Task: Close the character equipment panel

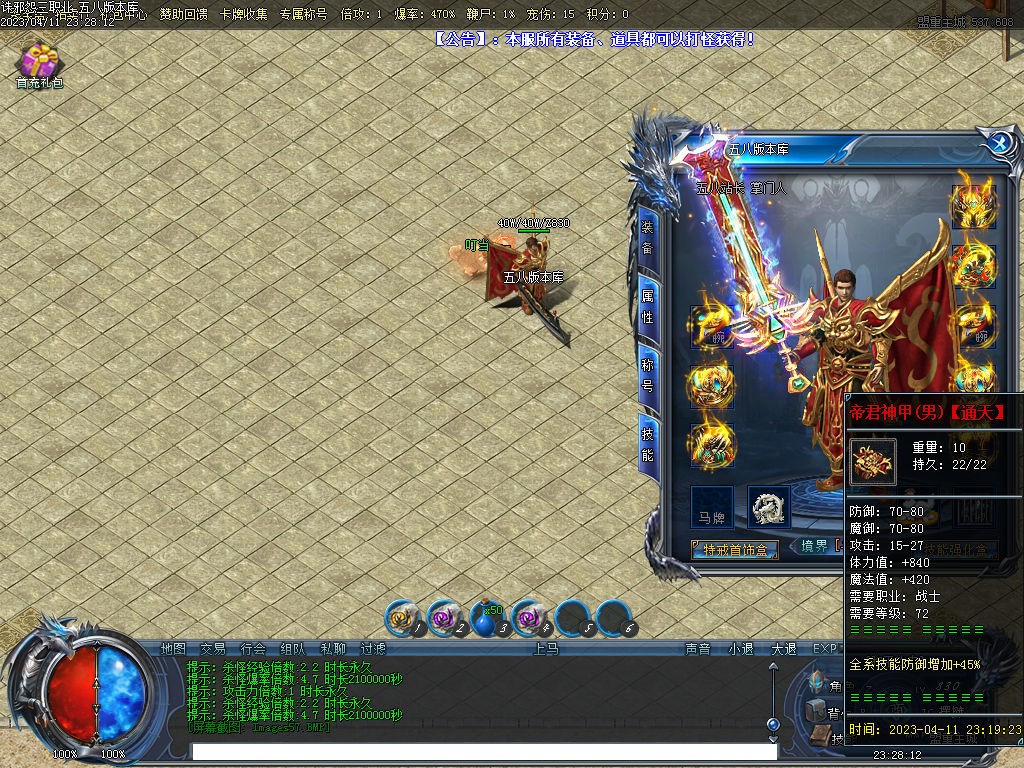Action: pyautogui.click(x=998, y=142)
